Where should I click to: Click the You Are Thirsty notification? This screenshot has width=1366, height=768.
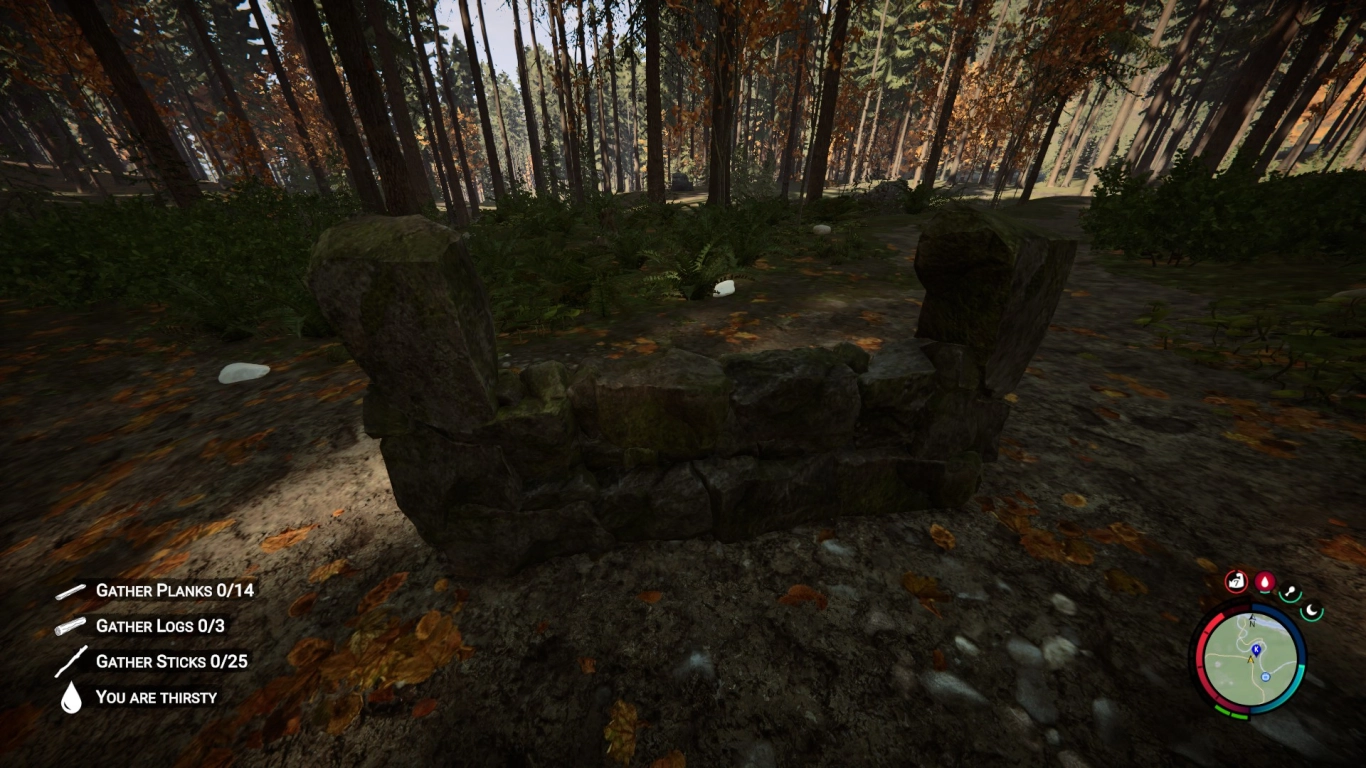[x=156, y=697]
